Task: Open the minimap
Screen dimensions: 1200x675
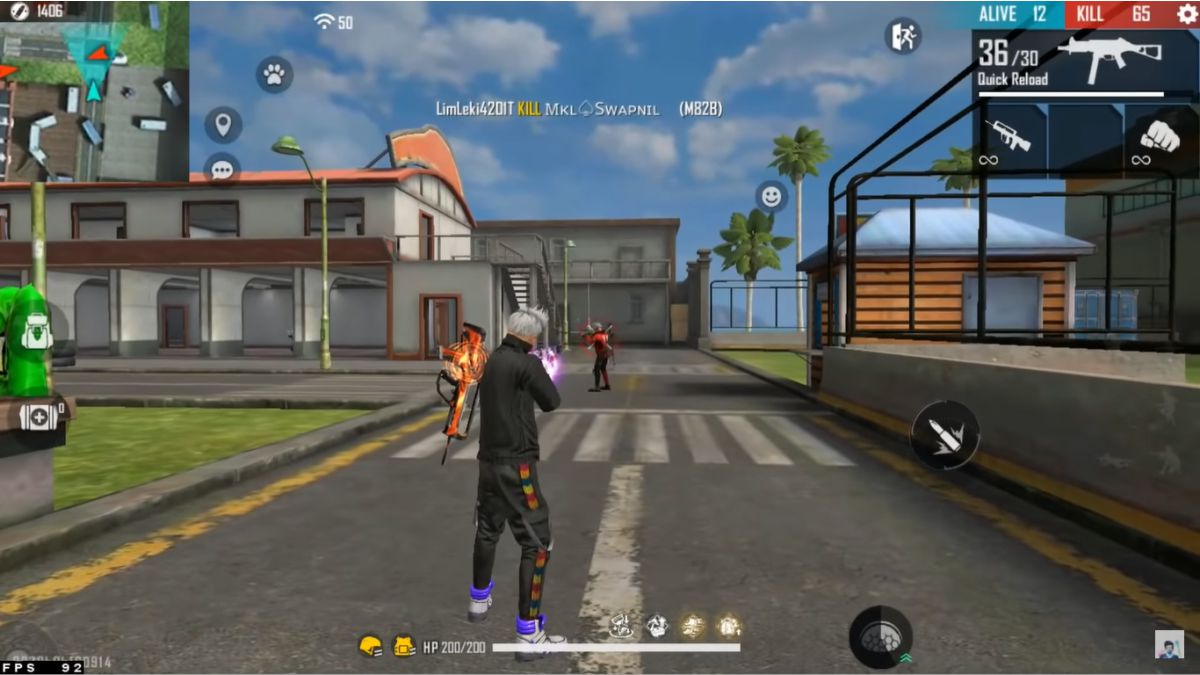Action: coord(94,90)
